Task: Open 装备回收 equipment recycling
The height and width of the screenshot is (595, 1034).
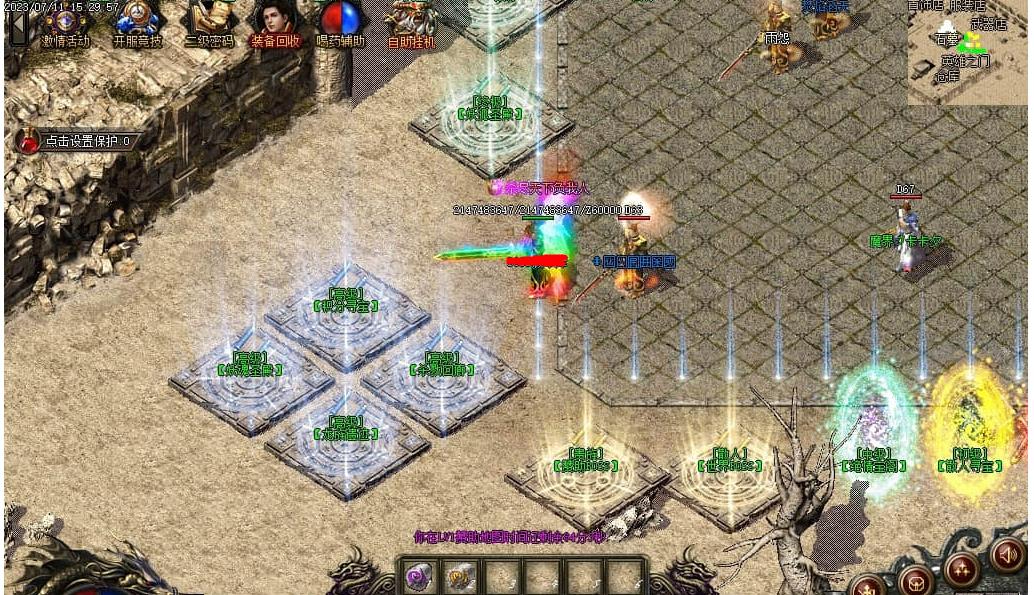Action: click(x=275, y=22)
